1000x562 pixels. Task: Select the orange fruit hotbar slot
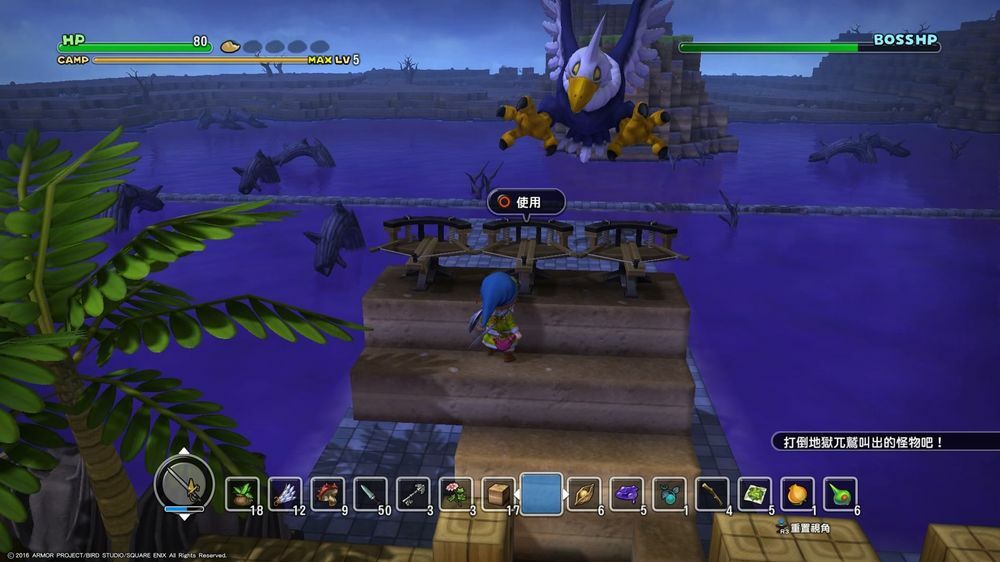[798, 493]
